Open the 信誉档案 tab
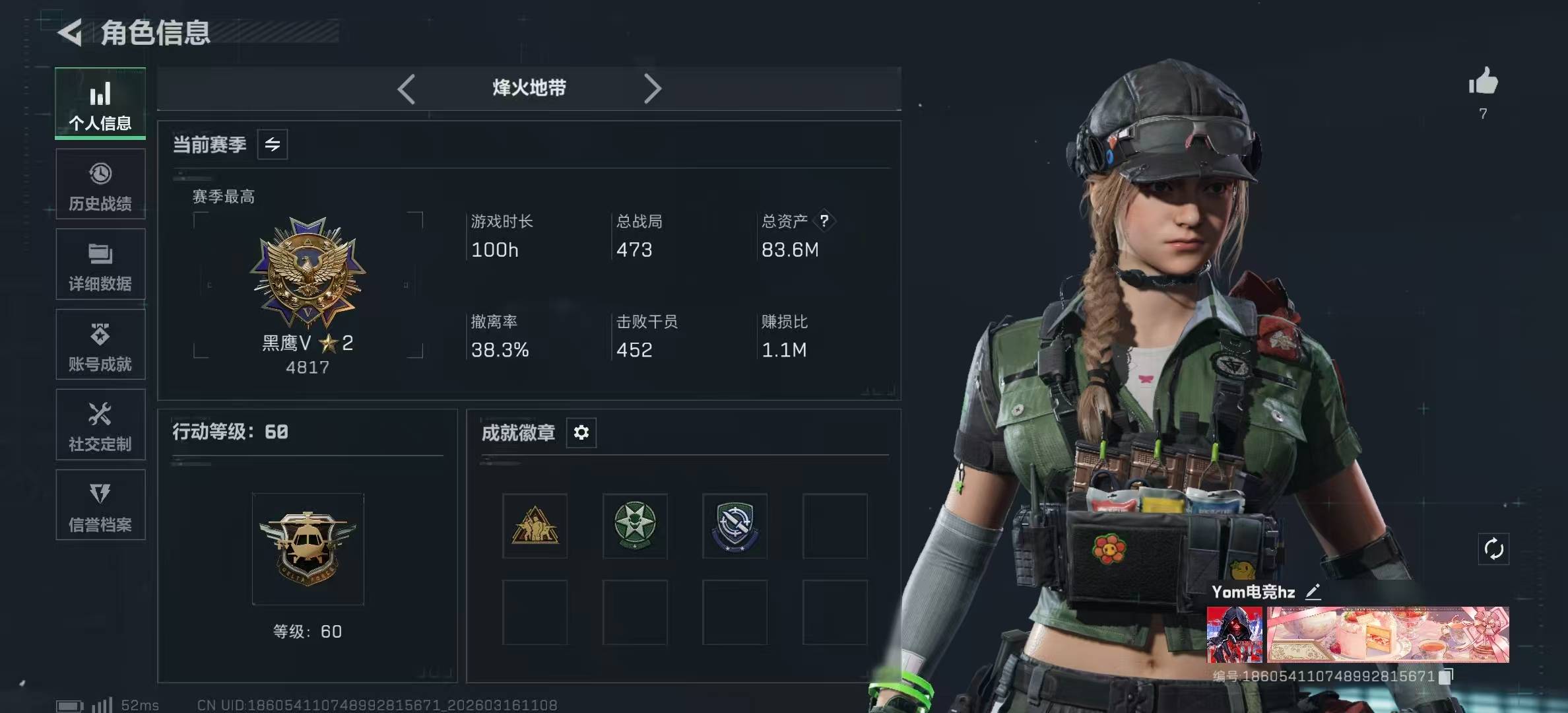 tap(100, 505)
